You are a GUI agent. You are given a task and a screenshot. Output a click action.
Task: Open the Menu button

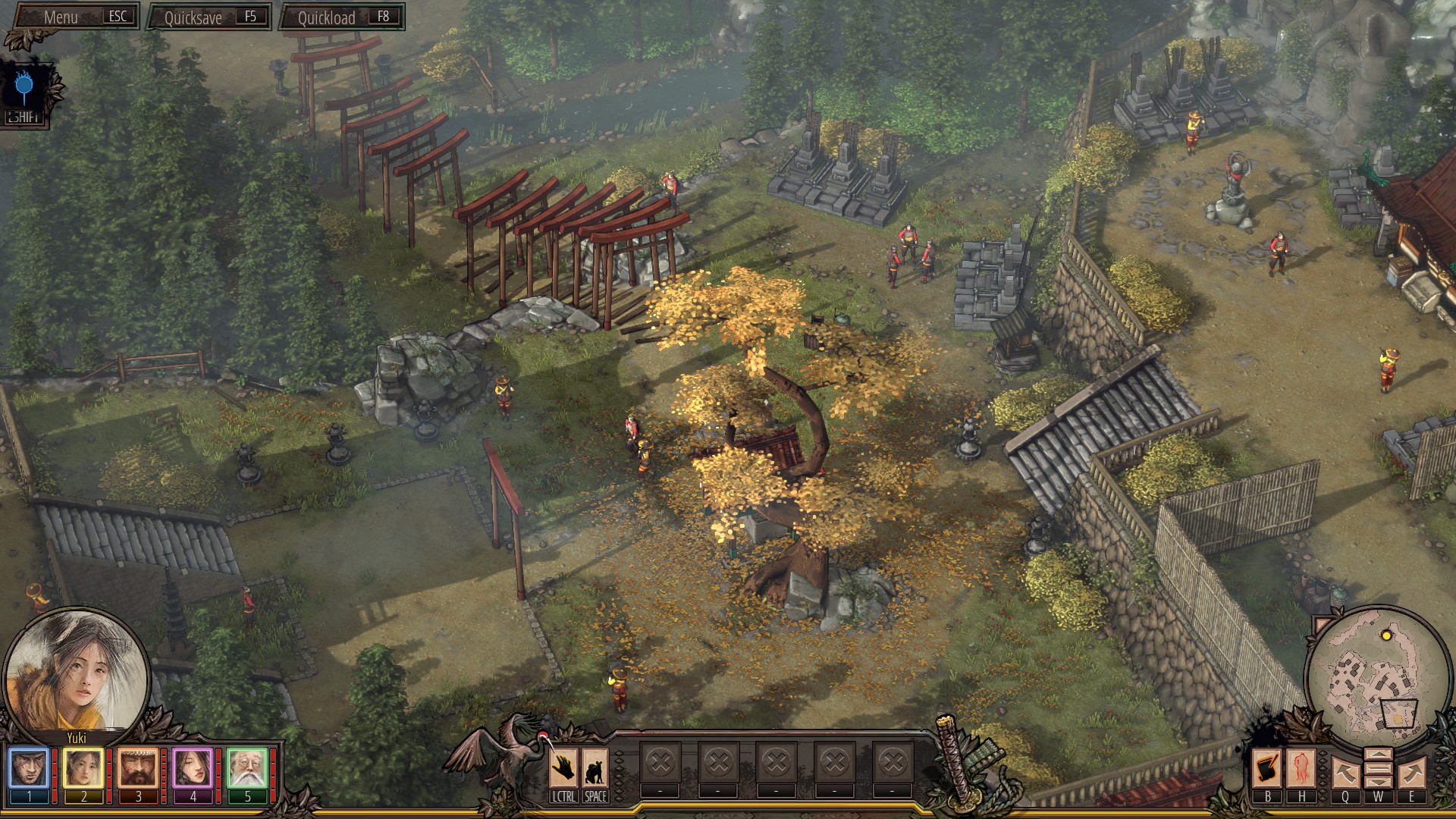click(73, 17)
